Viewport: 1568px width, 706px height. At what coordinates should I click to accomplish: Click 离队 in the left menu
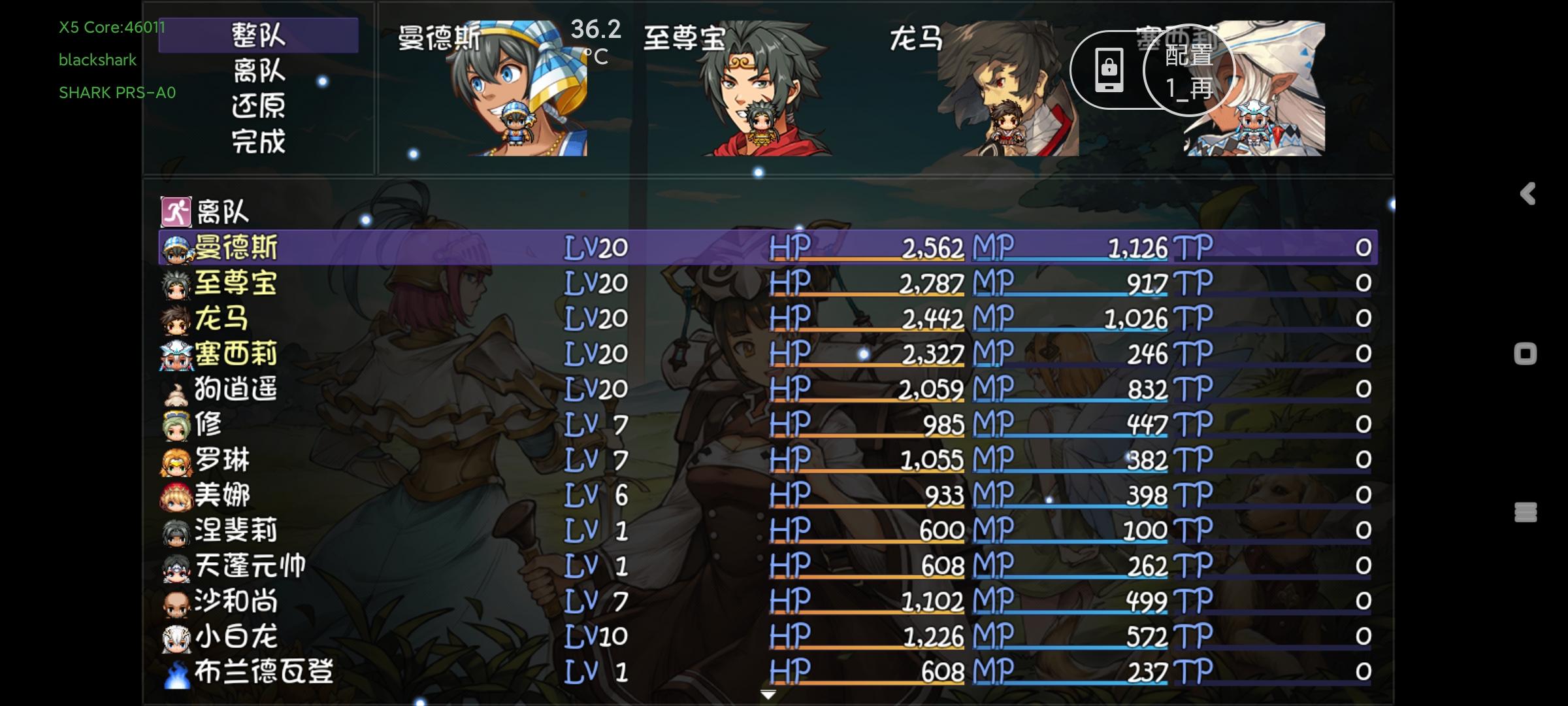click(259, 72)
